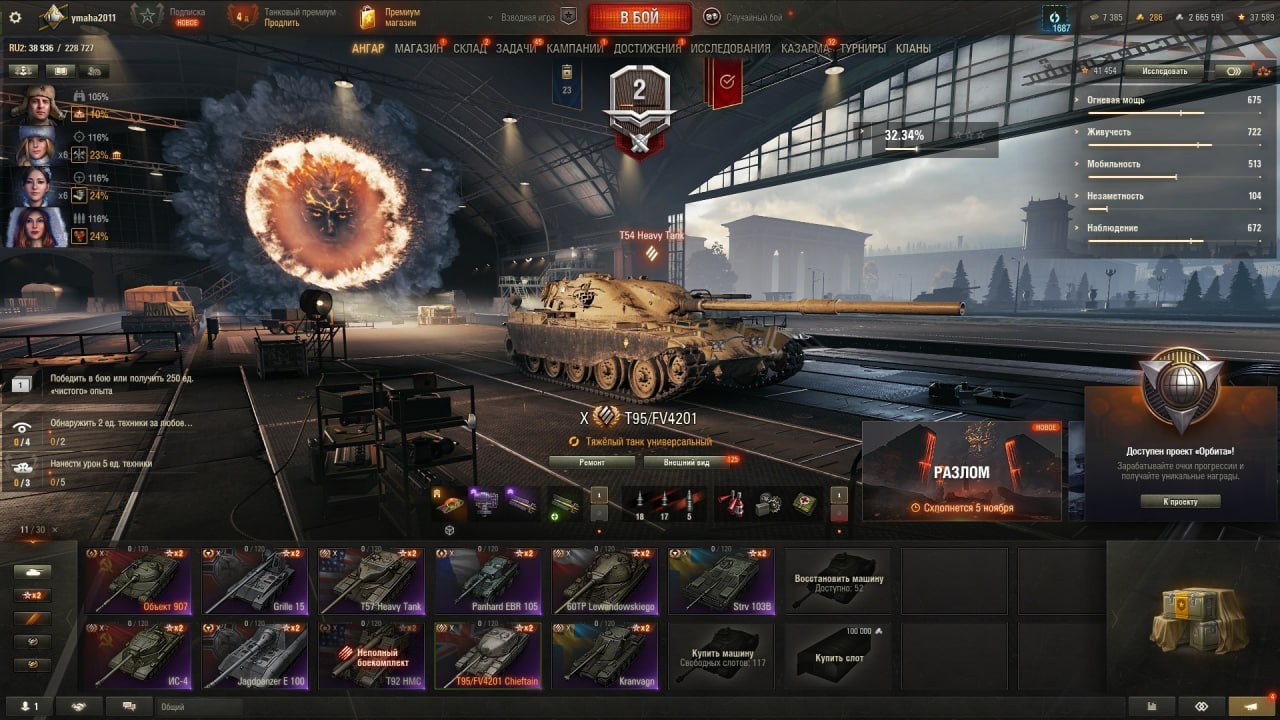Select the Strv 103B tank

tap(719, 580)
